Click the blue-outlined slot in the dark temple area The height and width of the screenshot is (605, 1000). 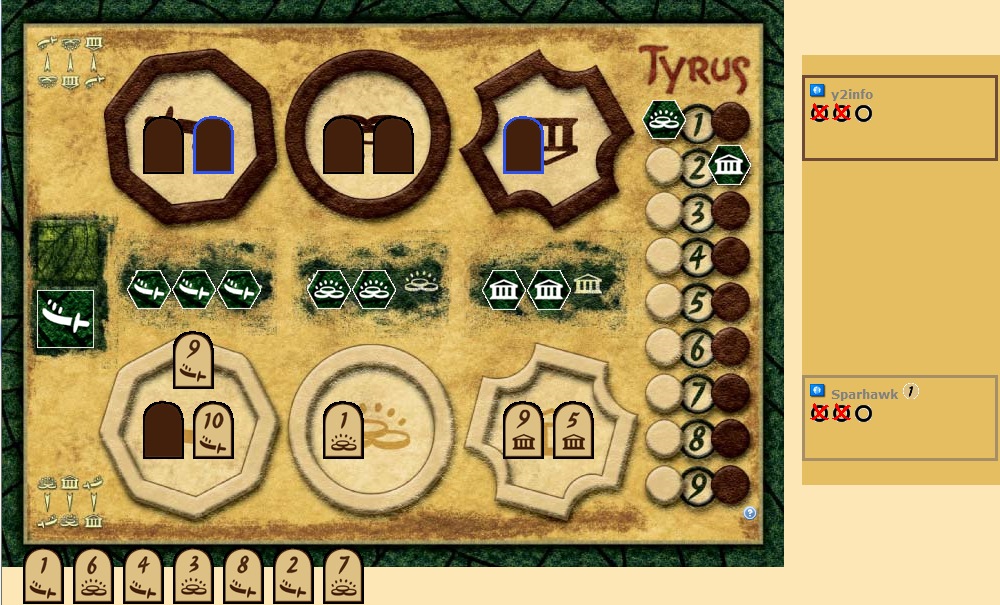click(523, 146)
